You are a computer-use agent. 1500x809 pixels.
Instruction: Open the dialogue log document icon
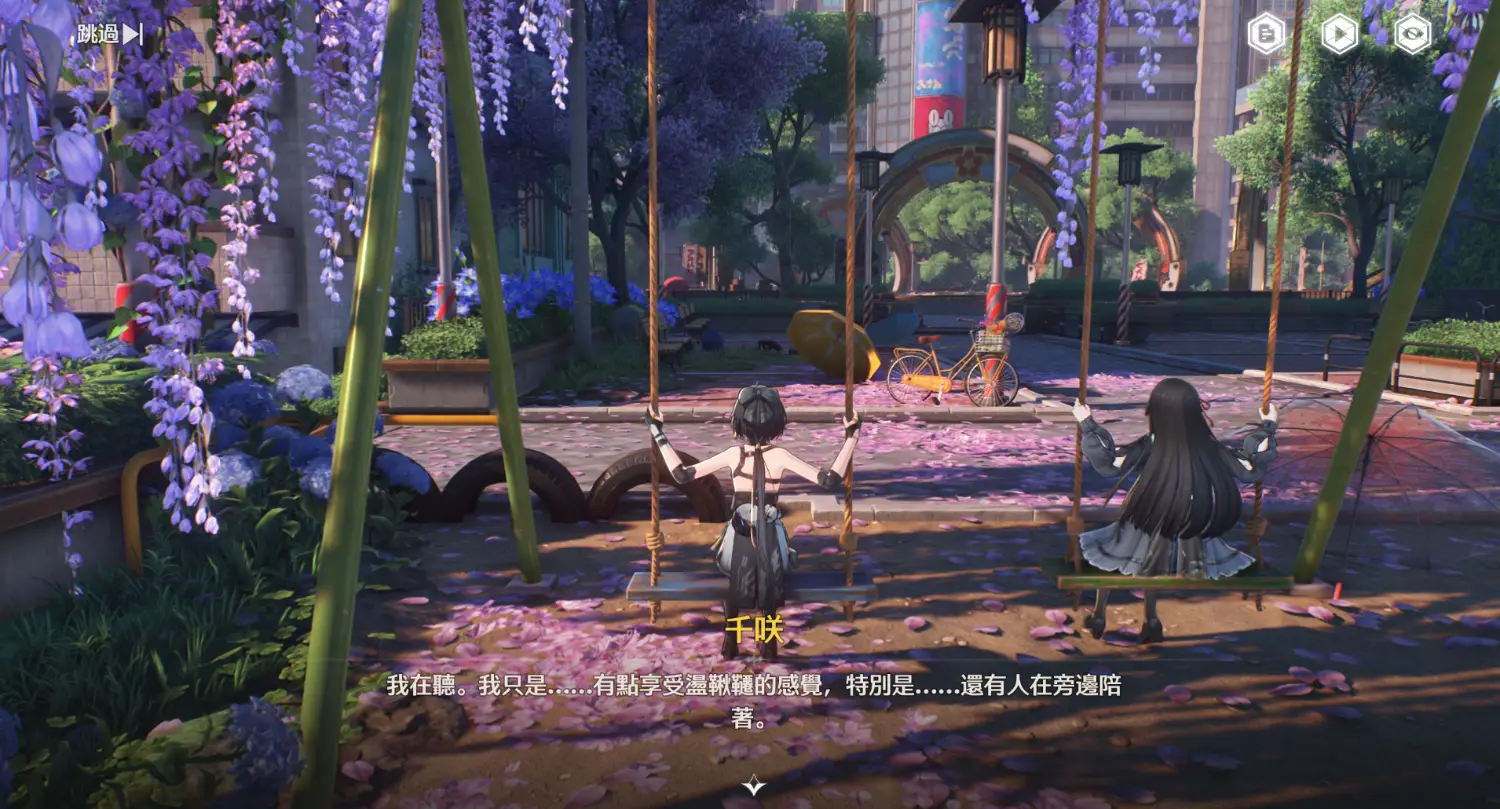[1266, 35]
